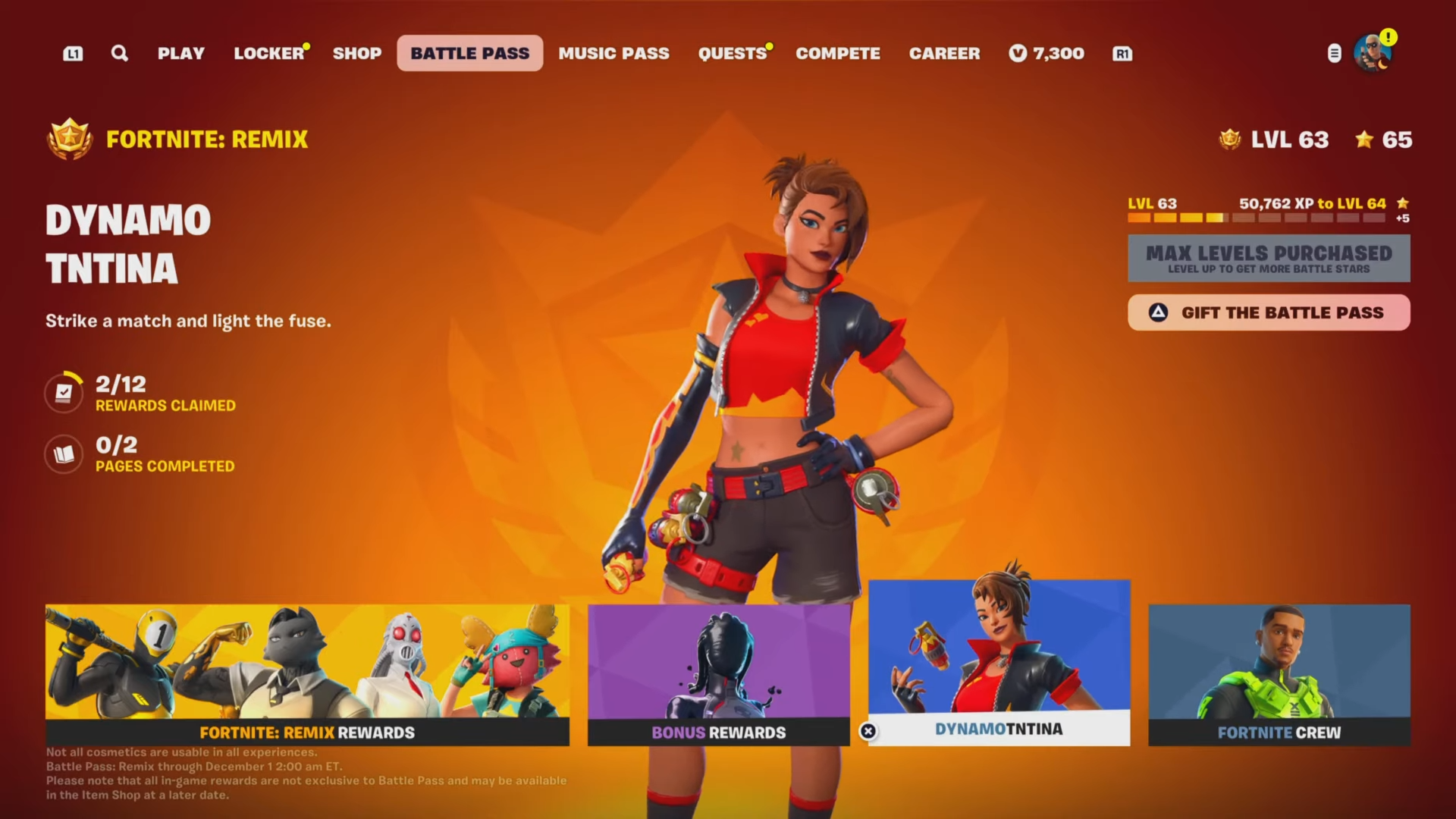
Task: Dismiss the DynamoTntina card with the X
Action: pyautogui.click(x=867, y=732)
